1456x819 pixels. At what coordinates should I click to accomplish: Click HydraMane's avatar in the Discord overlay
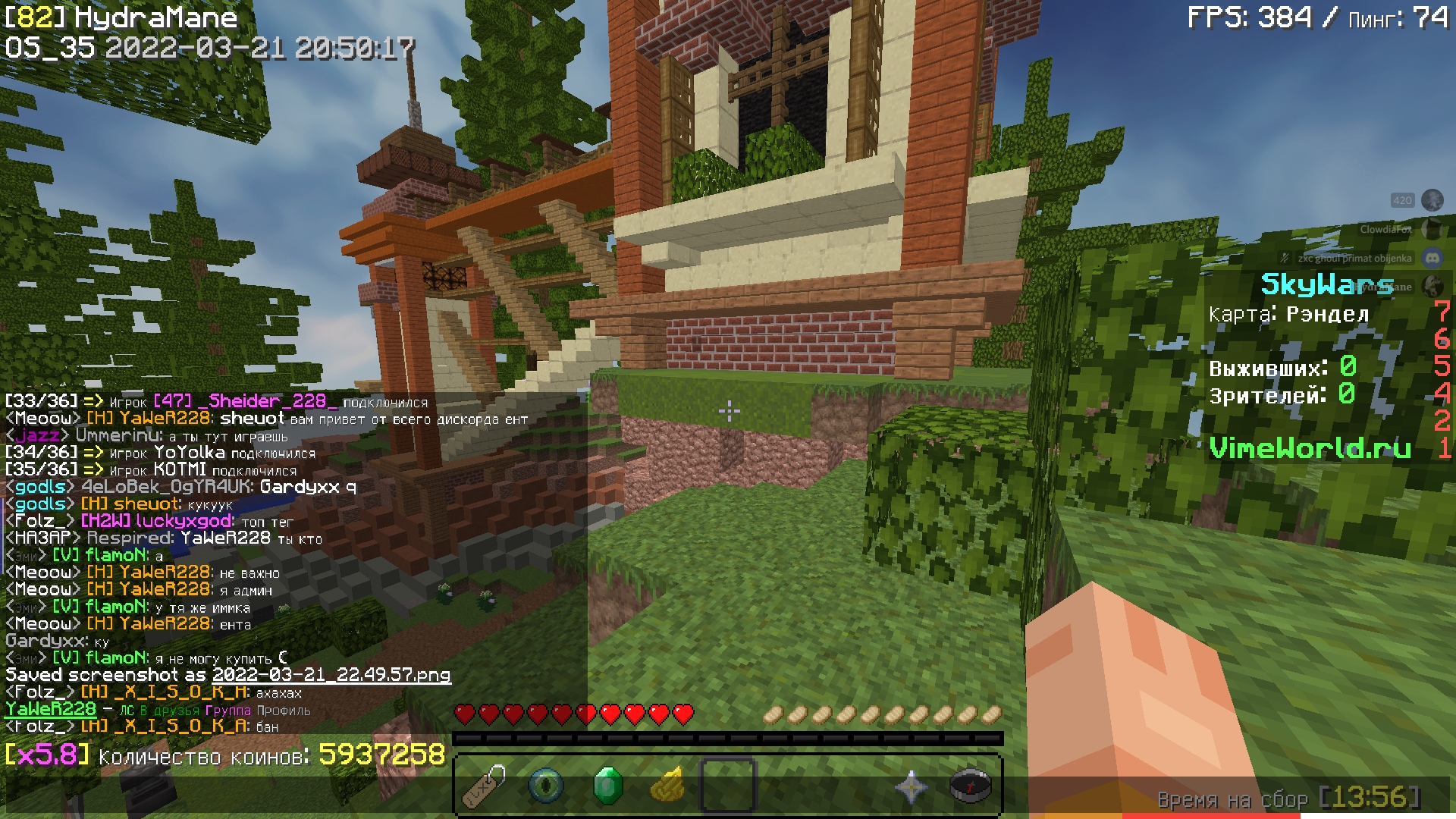(1432, 287)
